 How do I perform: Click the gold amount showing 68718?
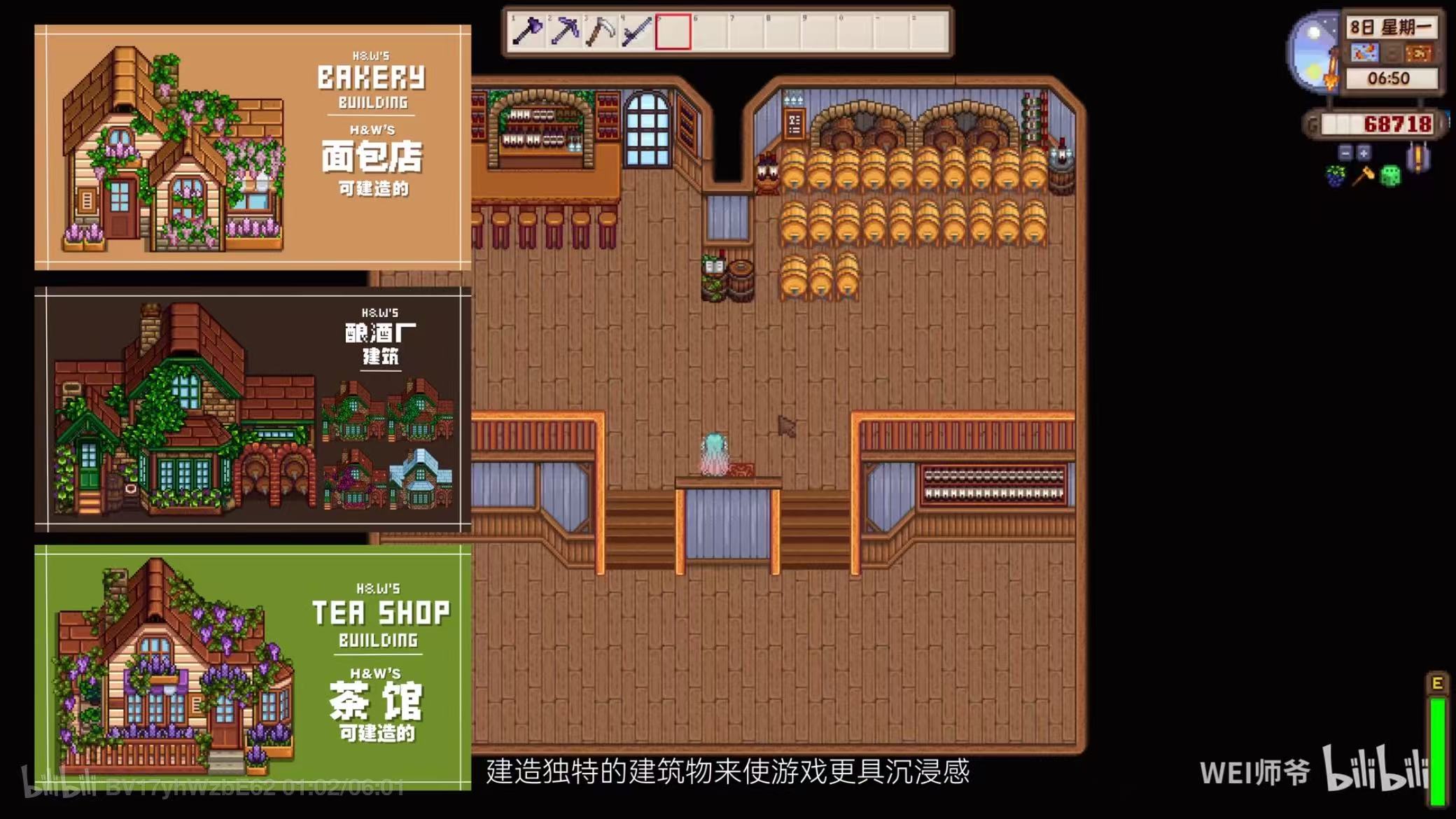[x=1397, y=122]
